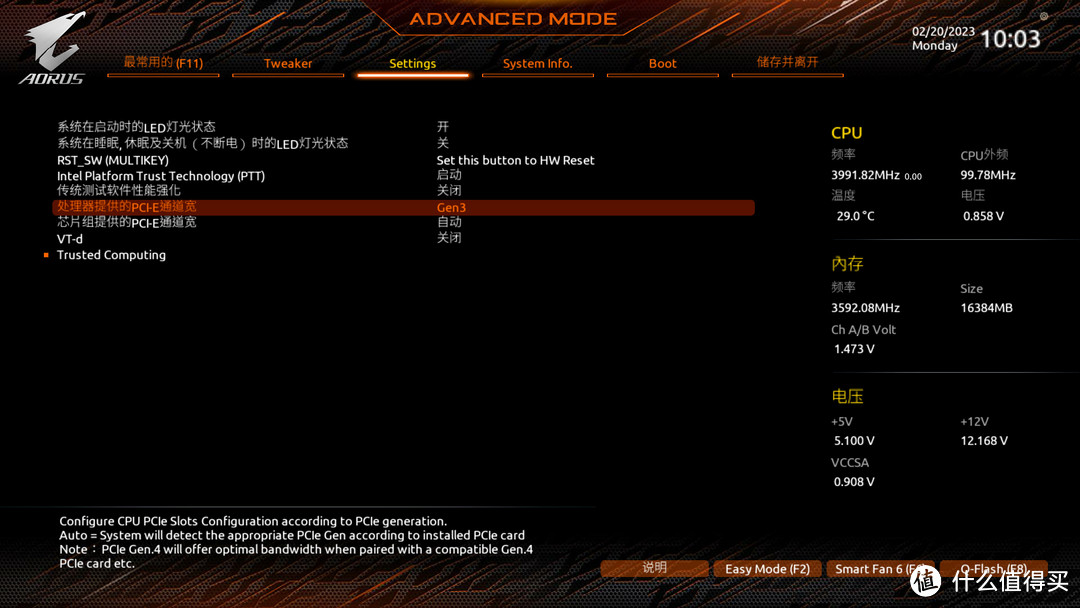This screenshot has height=608, width=1080.
Task: Launch the Q-Flash utility
Action: tap(993, 569)
